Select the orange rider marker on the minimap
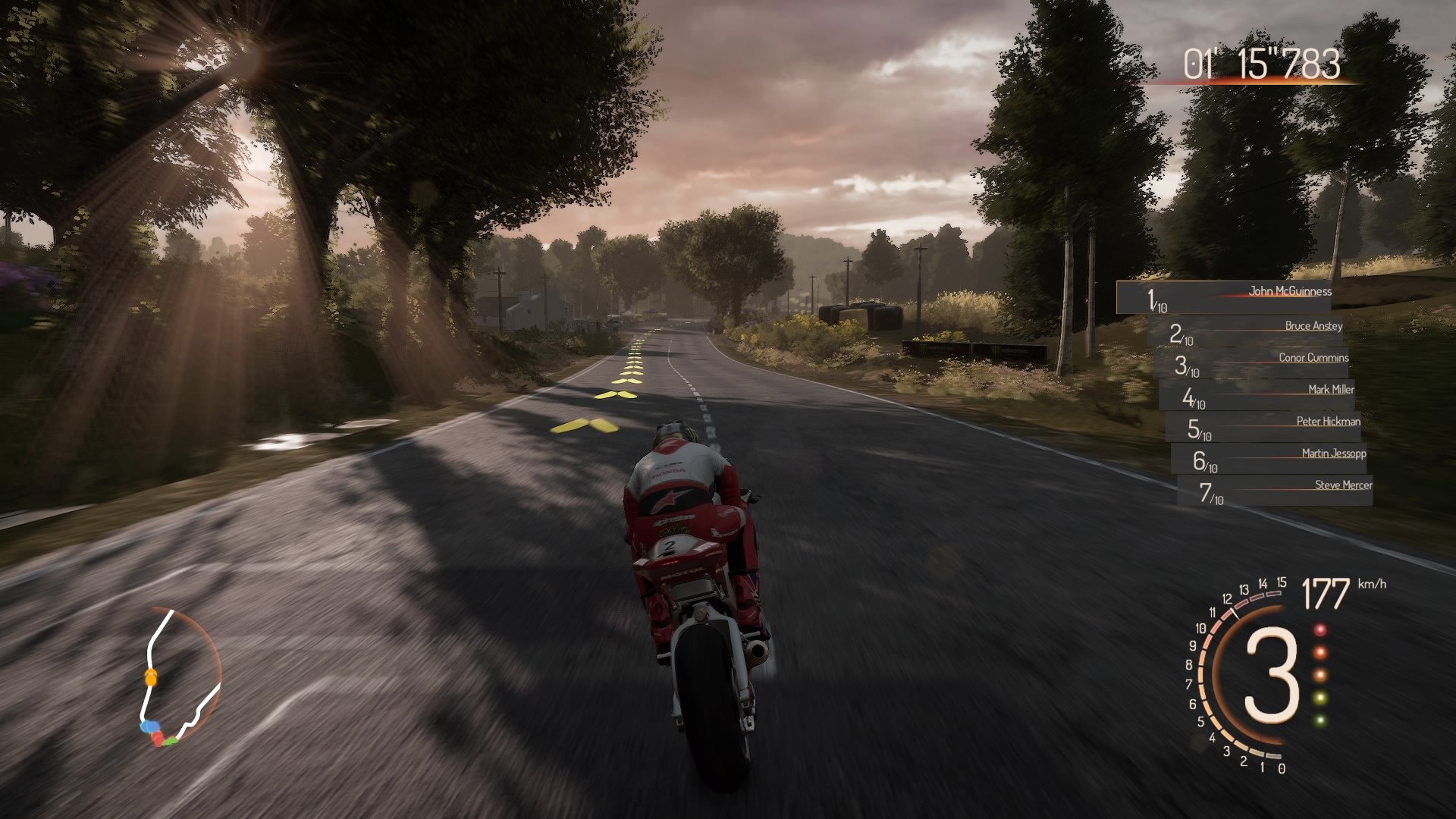The image size is (1456, 819). (151, 679)
